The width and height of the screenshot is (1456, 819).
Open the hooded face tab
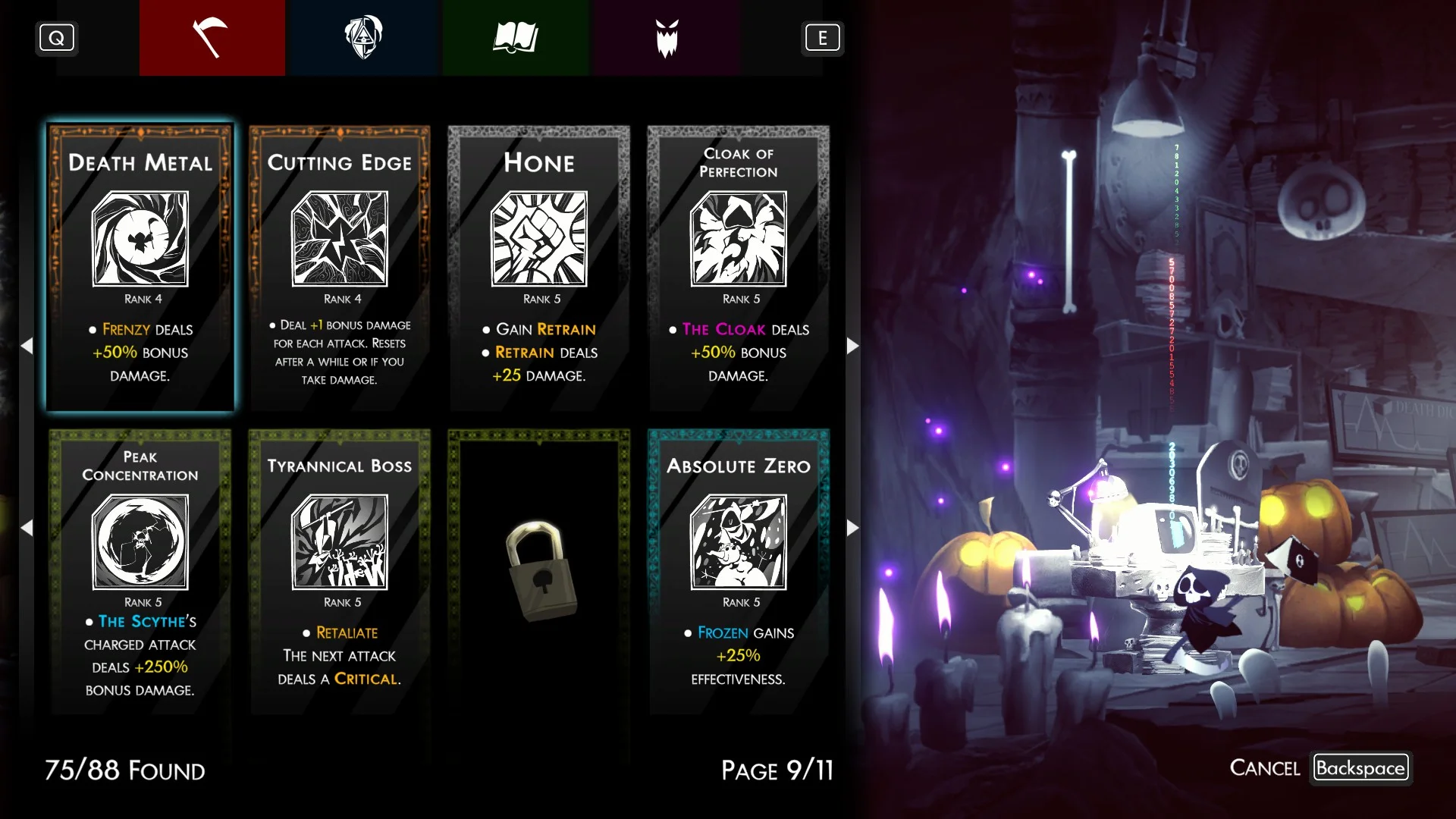coord(363,38)
